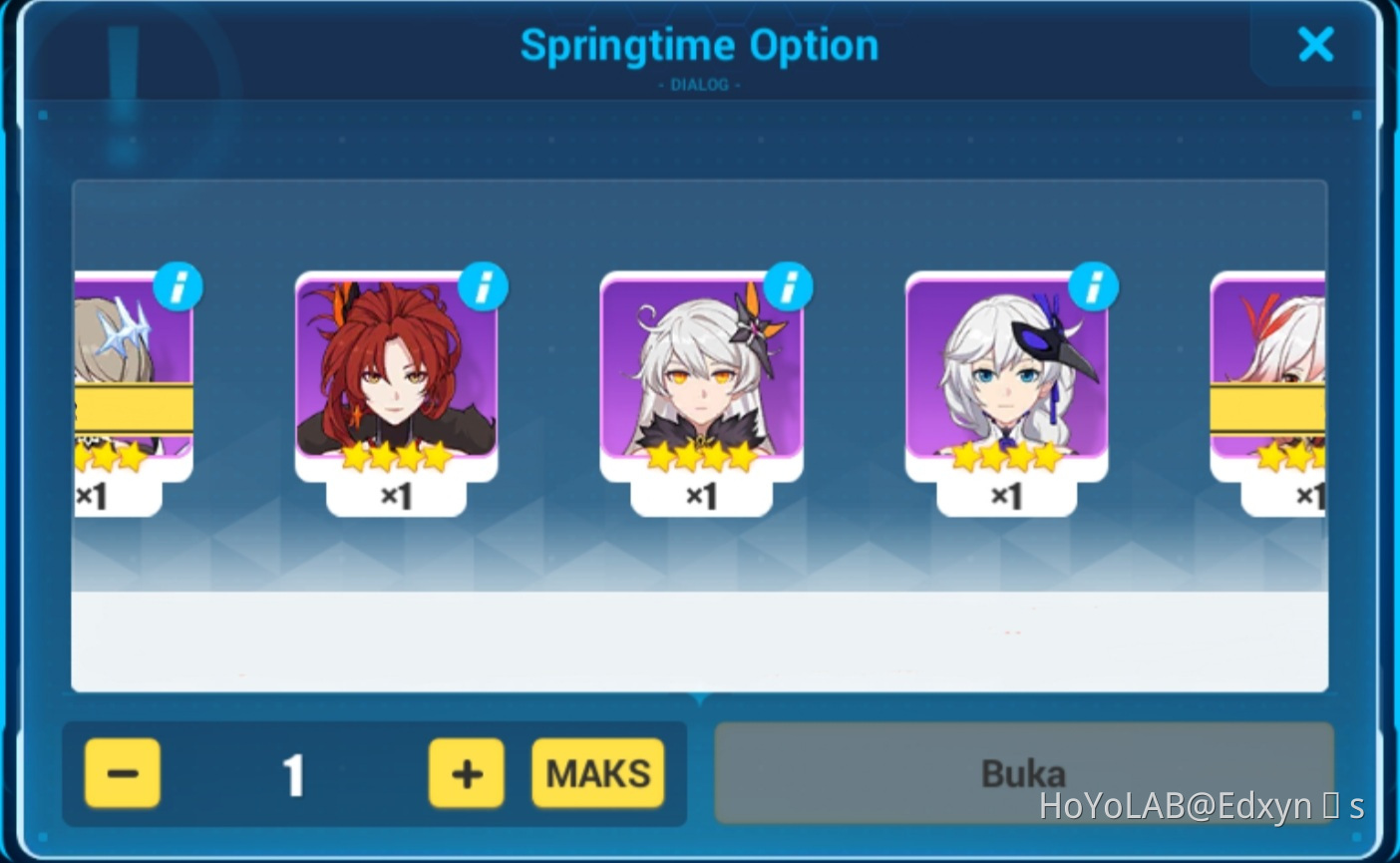Click the x1 label under the red-haired card

pos(395,496)
